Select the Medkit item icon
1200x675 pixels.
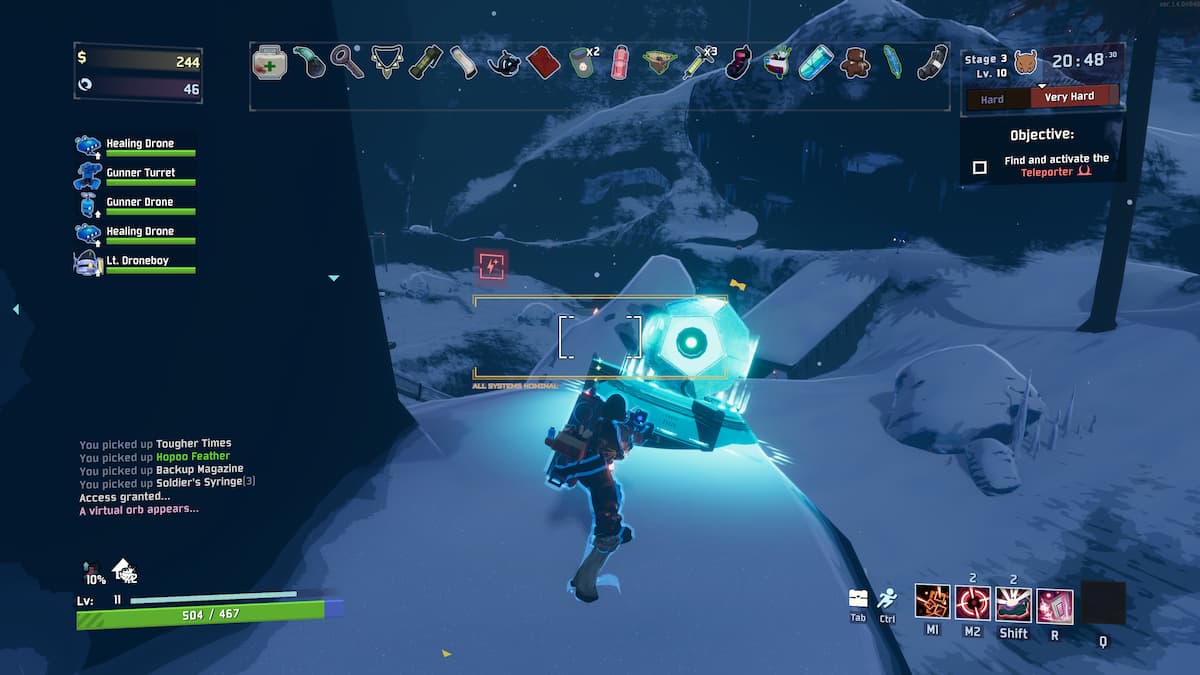(x=269, y=62)
